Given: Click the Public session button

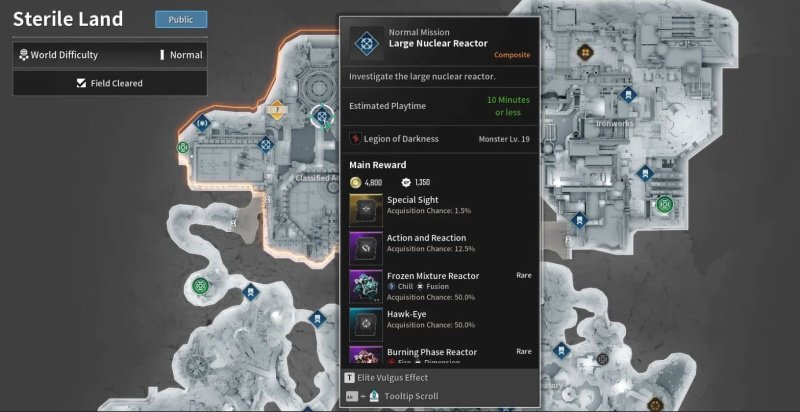Looking at the screenshot, I should tap(181, 19).
